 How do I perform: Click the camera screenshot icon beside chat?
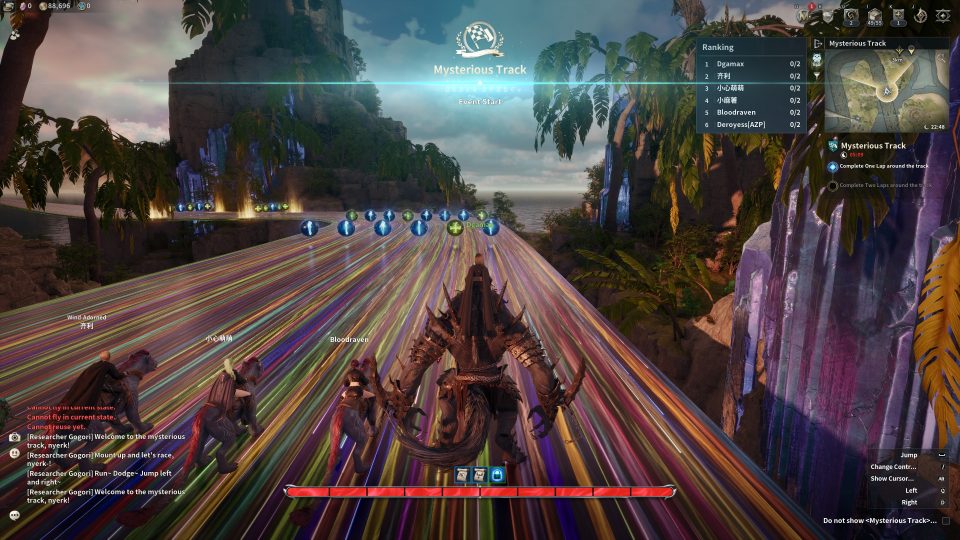tap(15, 437)
